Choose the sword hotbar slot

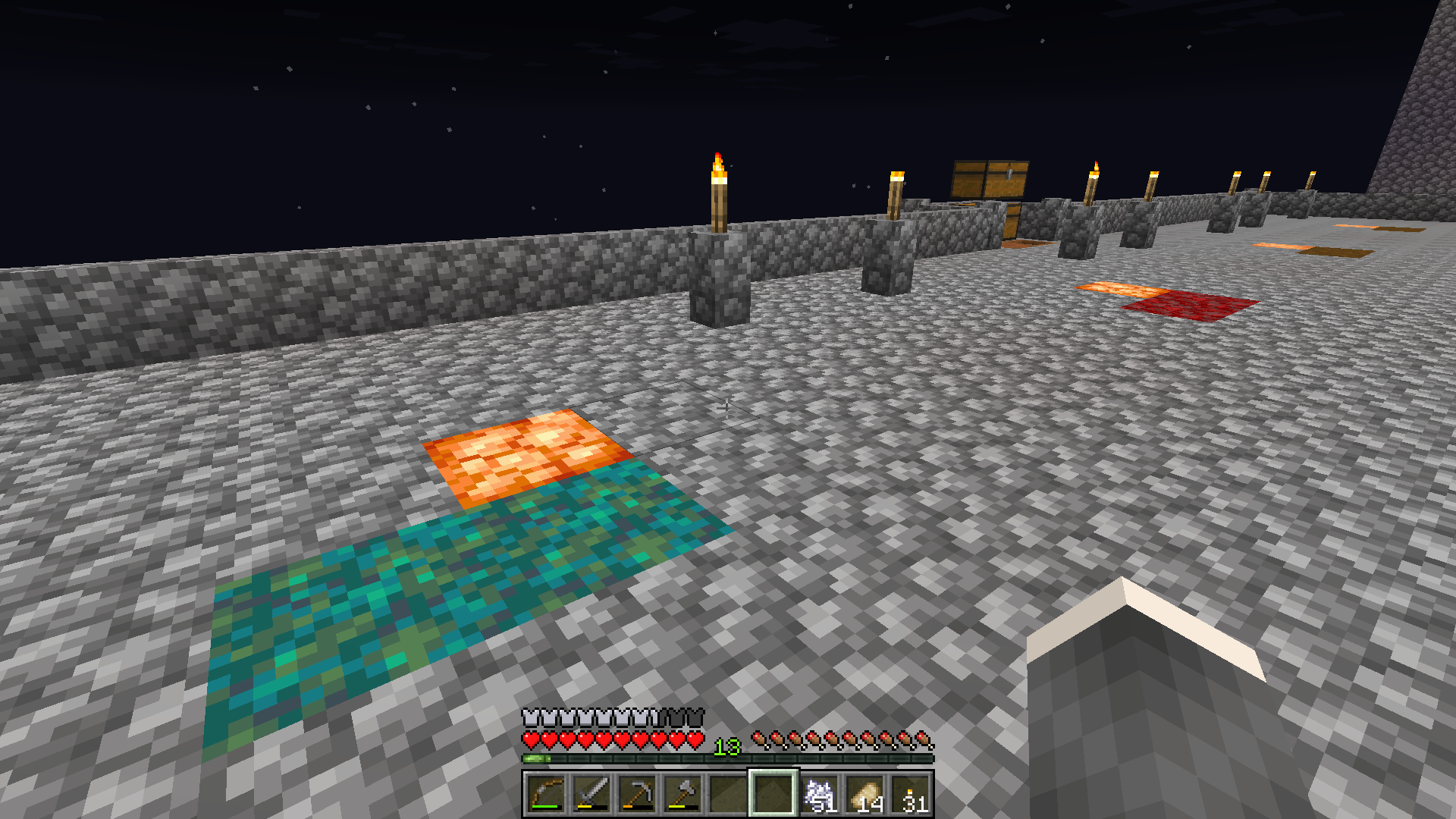coord(591,794)
